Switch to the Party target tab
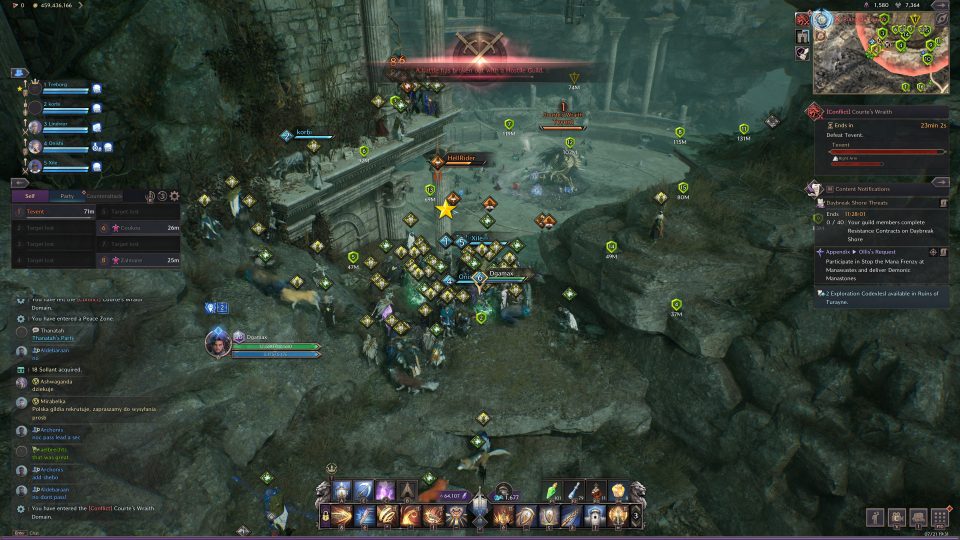 coord(66,196)
